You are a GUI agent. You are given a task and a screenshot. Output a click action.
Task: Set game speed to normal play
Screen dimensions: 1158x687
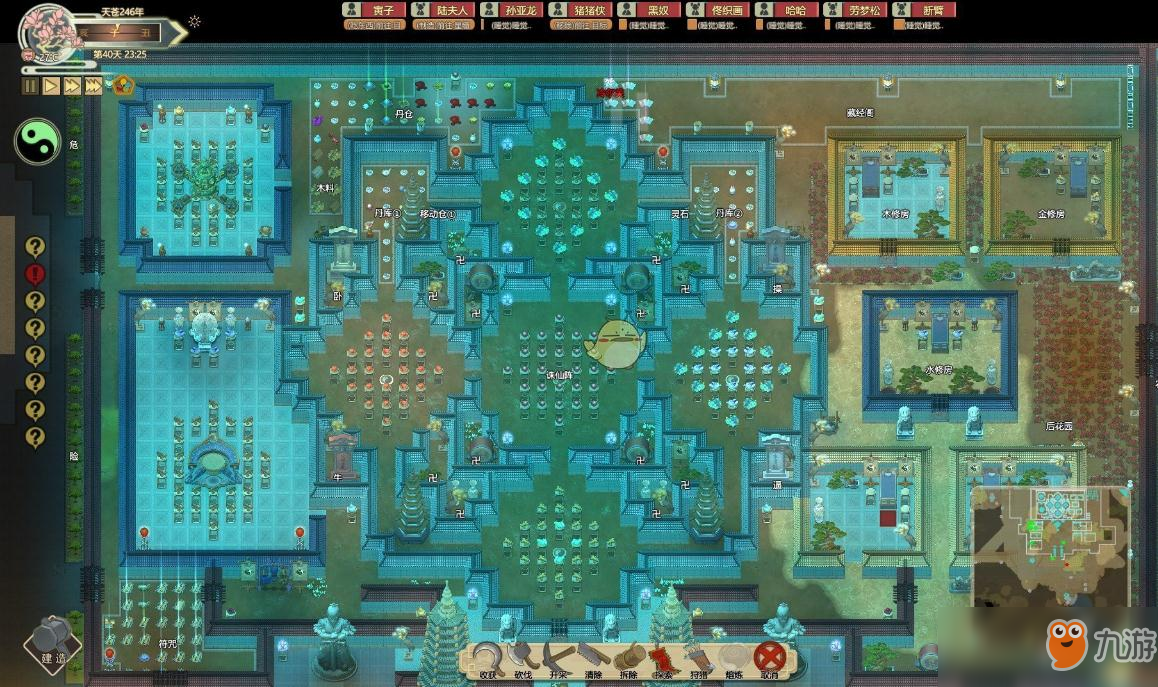tap(51, 86)
